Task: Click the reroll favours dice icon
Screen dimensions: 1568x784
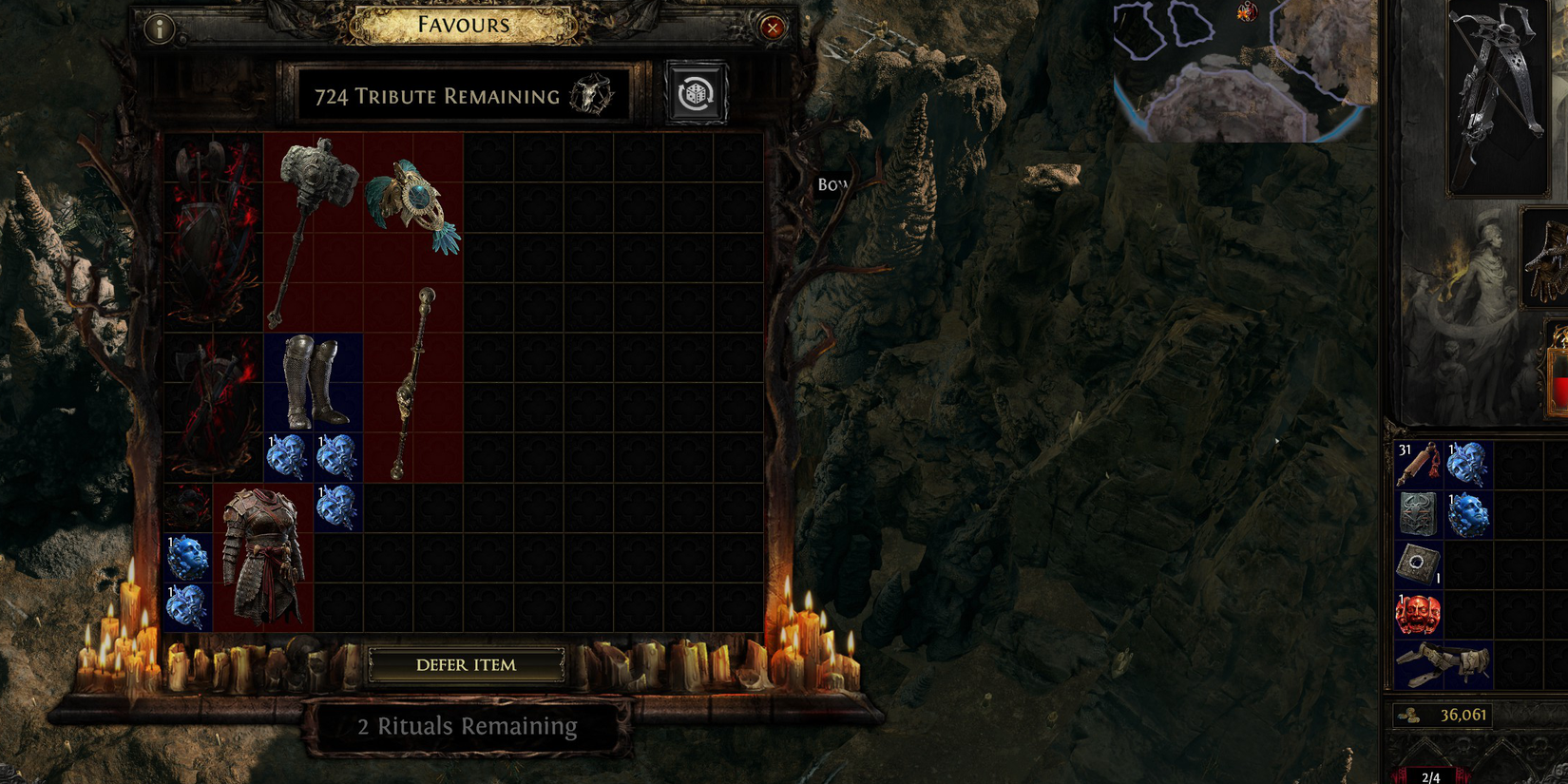Action: [x=697, y=91]
